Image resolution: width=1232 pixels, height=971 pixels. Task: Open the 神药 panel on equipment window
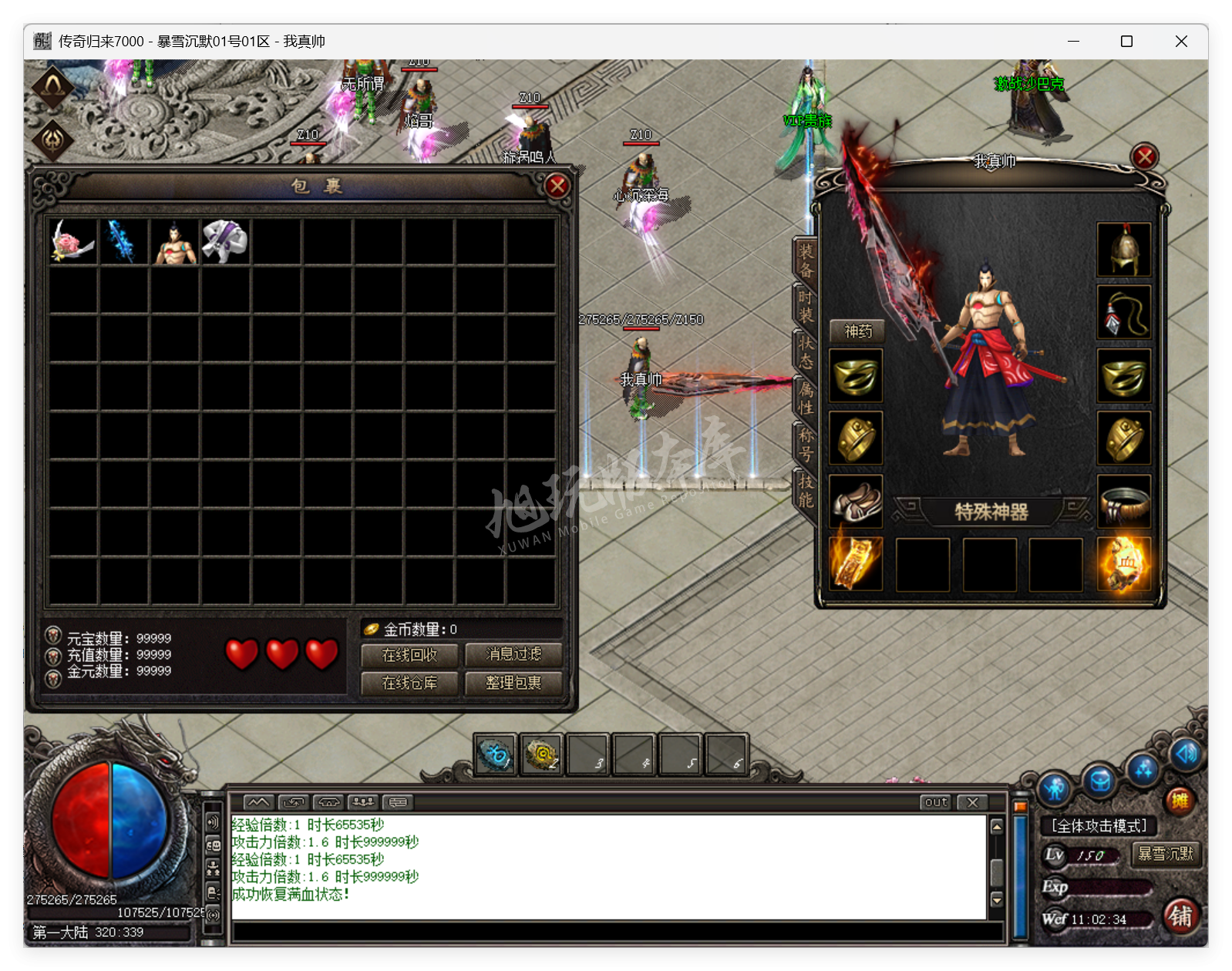859,332
